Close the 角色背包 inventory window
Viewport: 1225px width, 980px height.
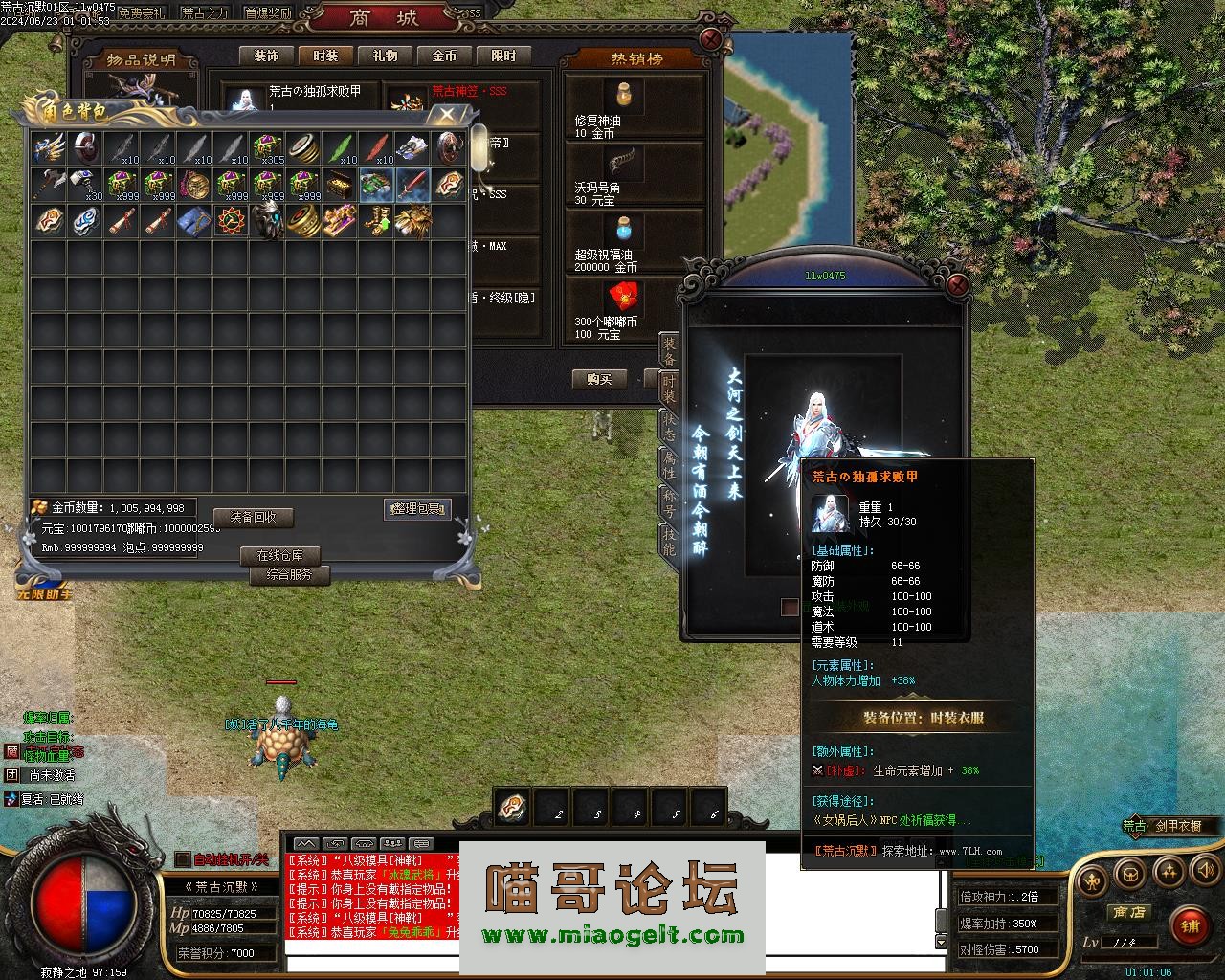click(x=446, y=114)
